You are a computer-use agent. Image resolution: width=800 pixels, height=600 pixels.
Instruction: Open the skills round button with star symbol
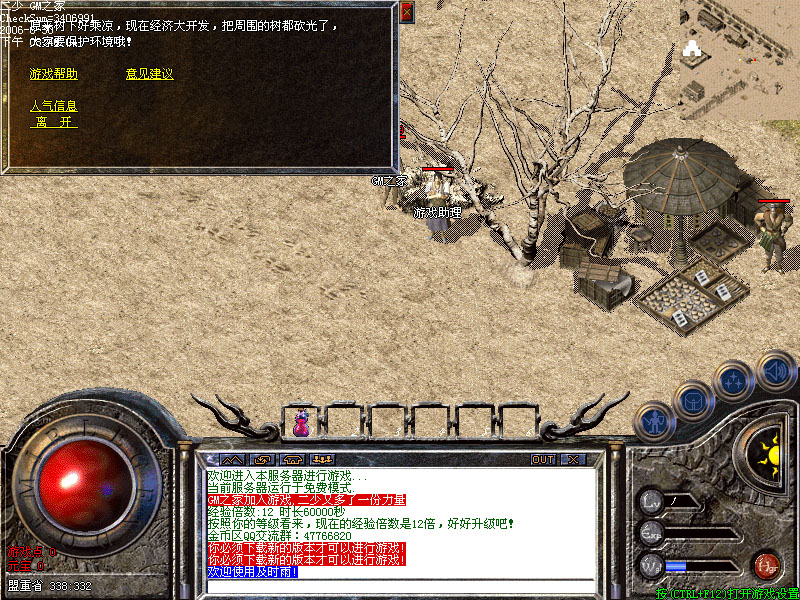[732, 381]
